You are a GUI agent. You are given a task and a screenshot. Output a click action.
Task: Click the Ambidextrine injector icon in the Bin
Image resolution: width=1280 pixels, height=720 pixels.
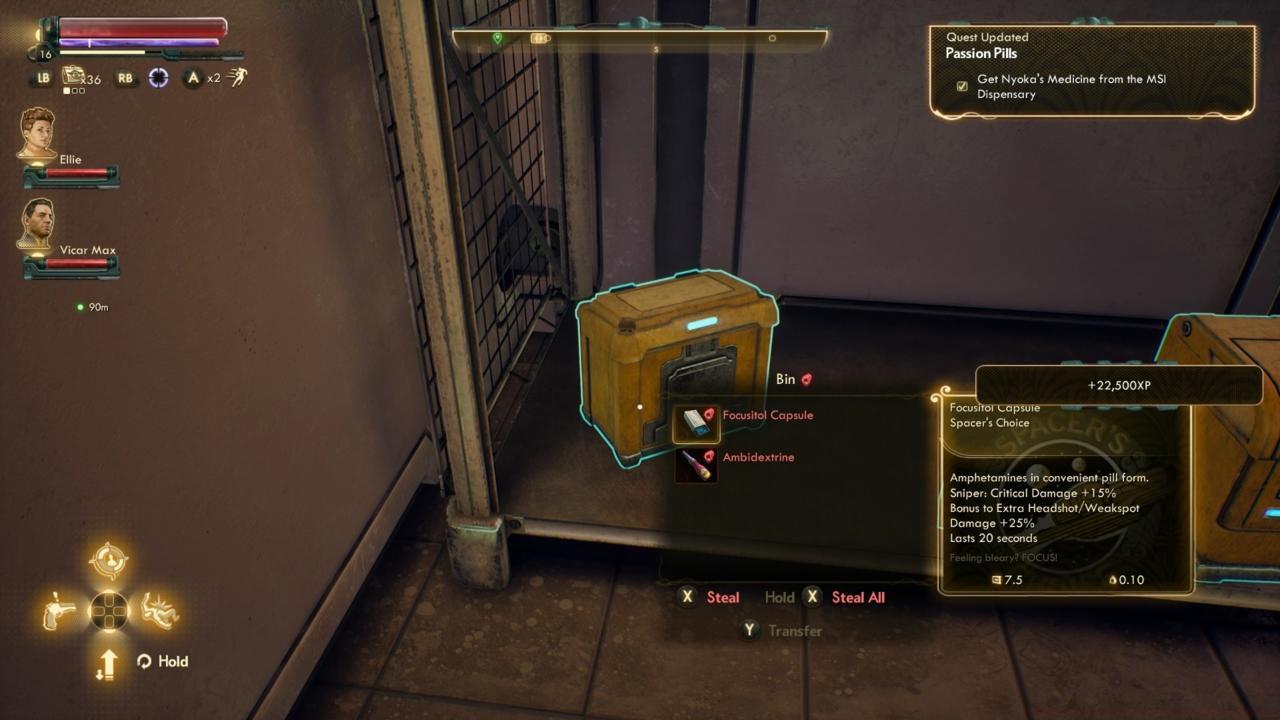click(696, 466)
